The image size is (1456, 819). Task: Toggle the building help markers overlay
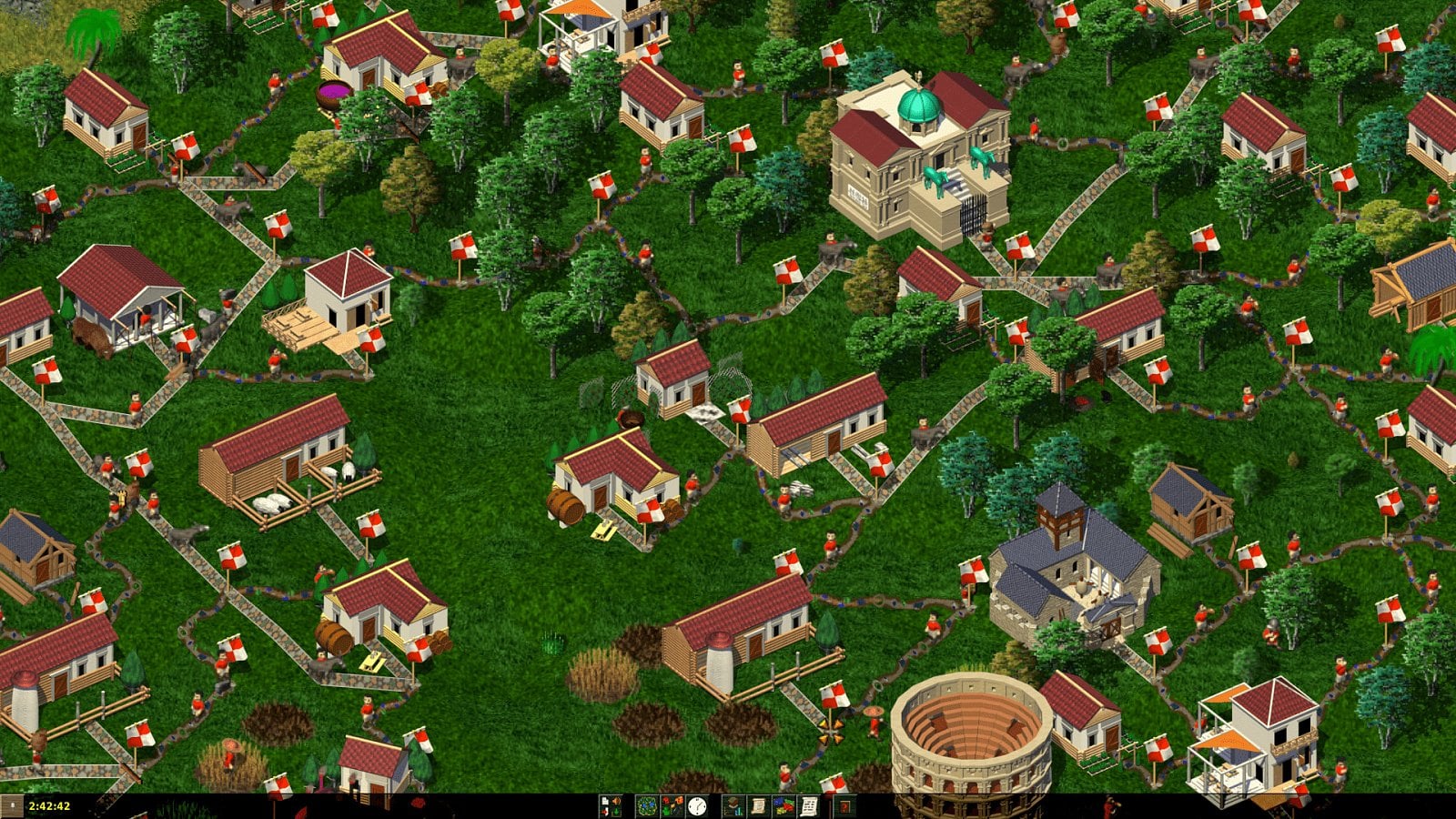[x=672, y=804]
